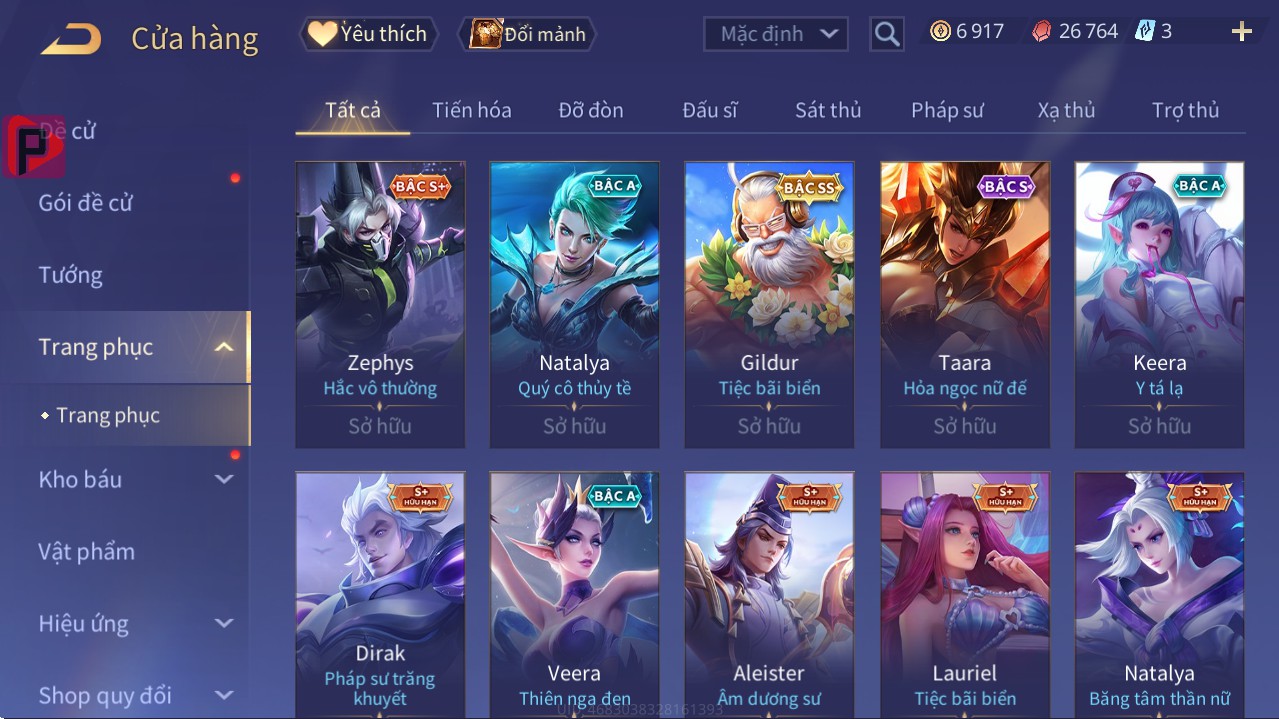Filter by the Sát thủ tab
This screenshot has height=719, width=1279.
[828, 110]
